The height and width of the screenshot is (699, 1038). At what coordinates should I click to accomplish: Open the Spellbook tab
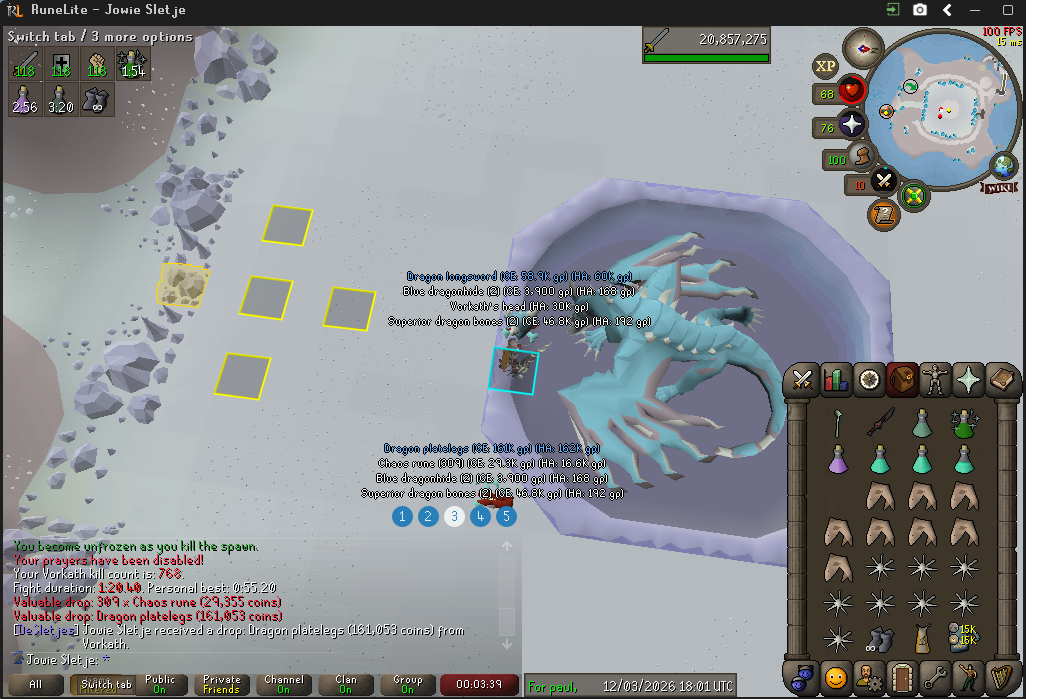coord(1001,380)
